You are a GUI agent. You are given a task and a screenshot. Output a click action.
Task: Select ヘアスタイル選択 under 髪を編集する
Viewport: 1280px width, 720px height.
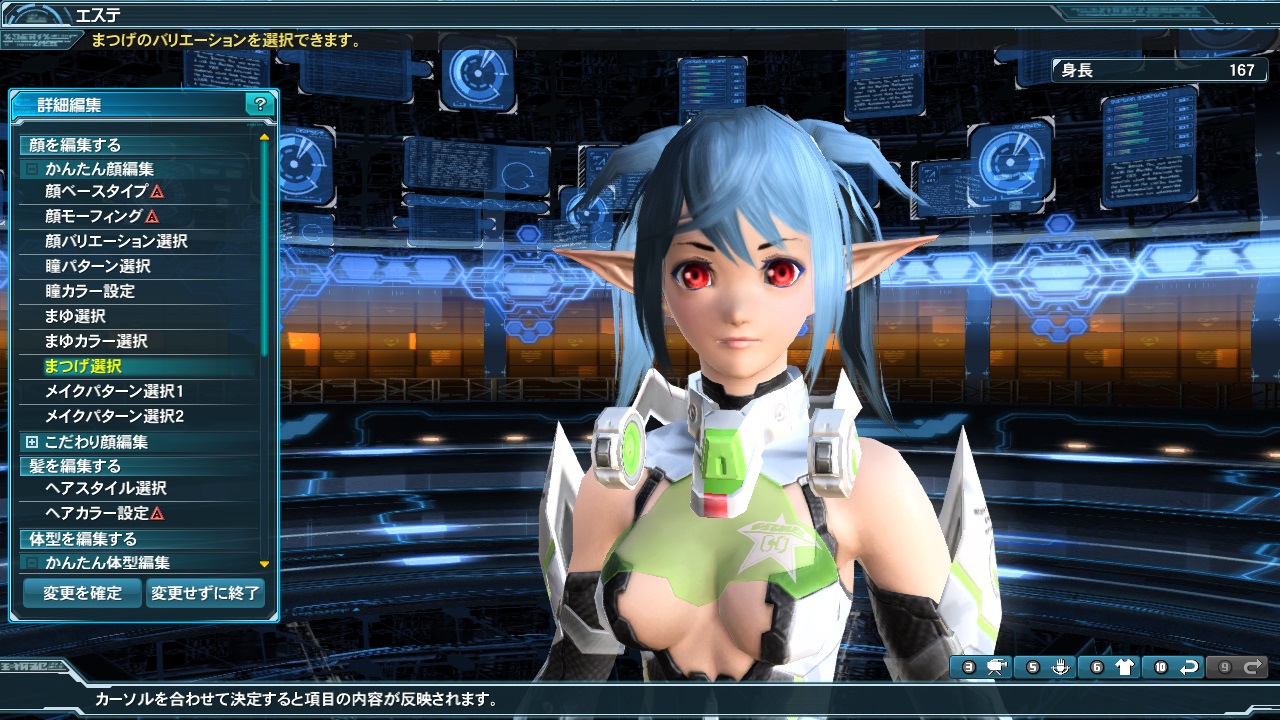[105, 488]
